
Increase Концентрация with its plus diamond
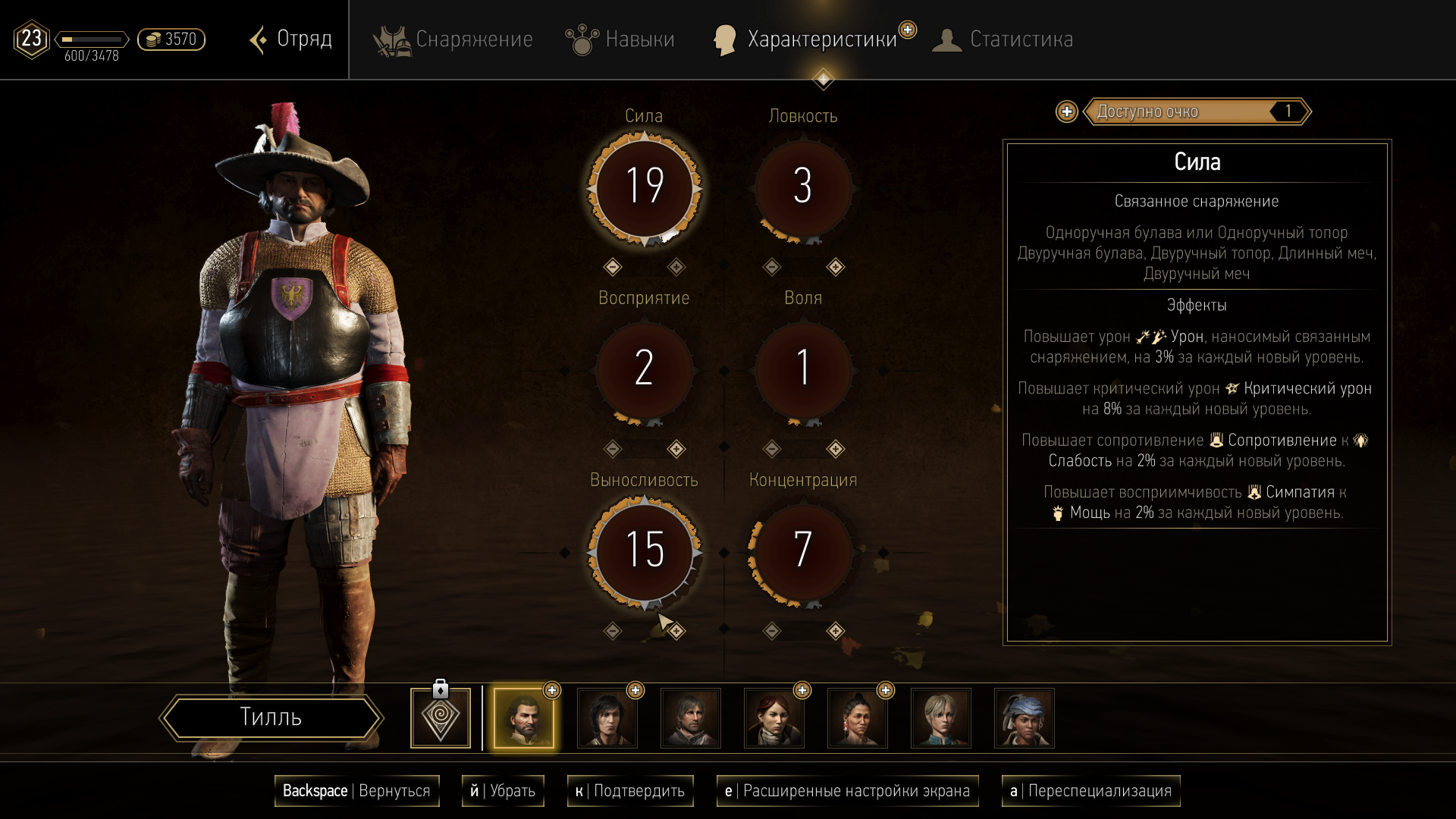[x=836, y=631]
